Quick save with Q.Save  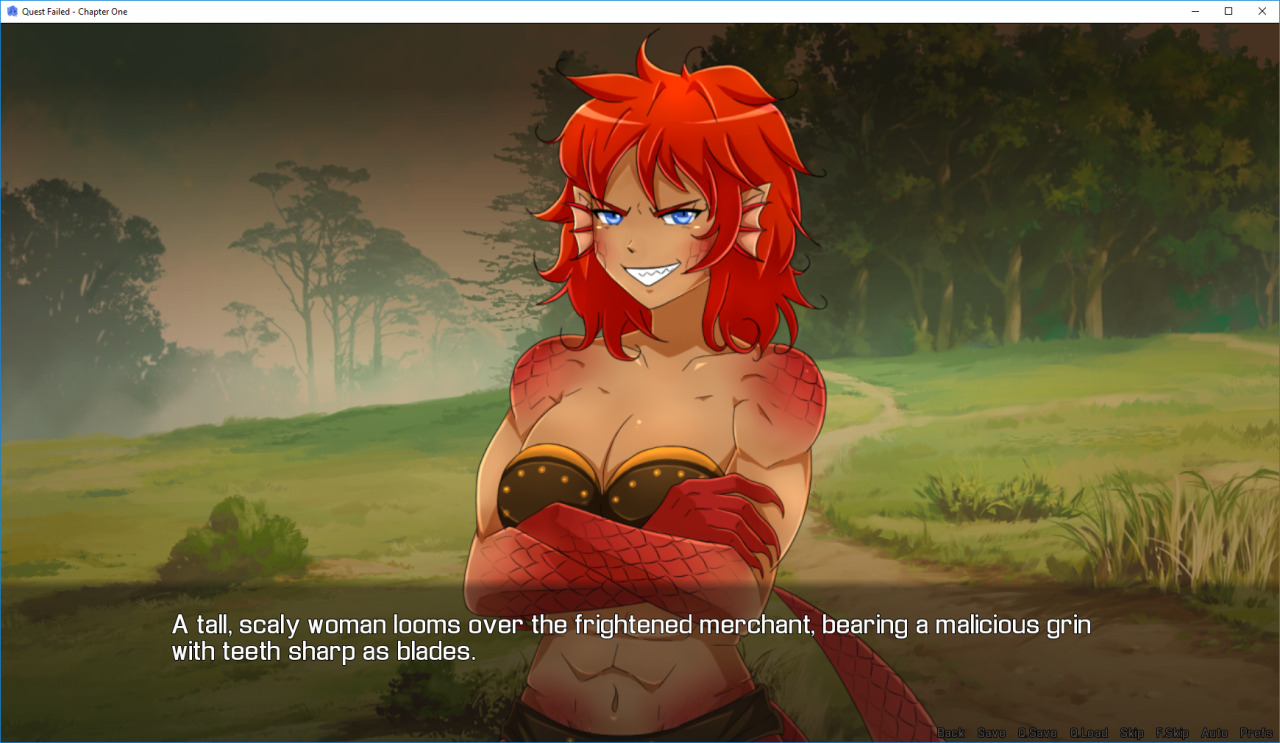point(1037,733)
